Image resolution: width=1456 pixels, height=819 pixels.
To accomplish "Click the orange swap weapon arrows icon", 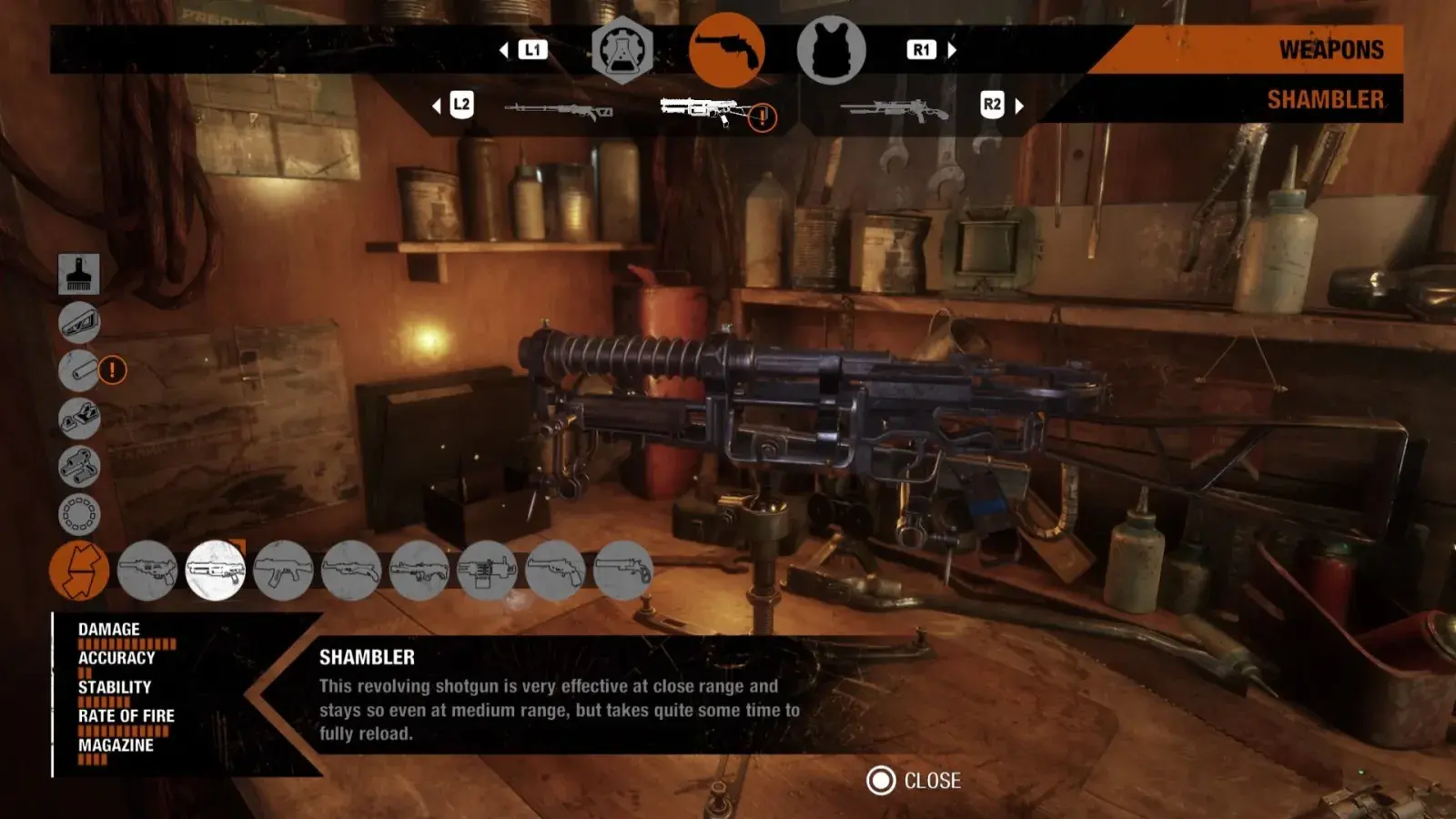I will pos(79,571).
